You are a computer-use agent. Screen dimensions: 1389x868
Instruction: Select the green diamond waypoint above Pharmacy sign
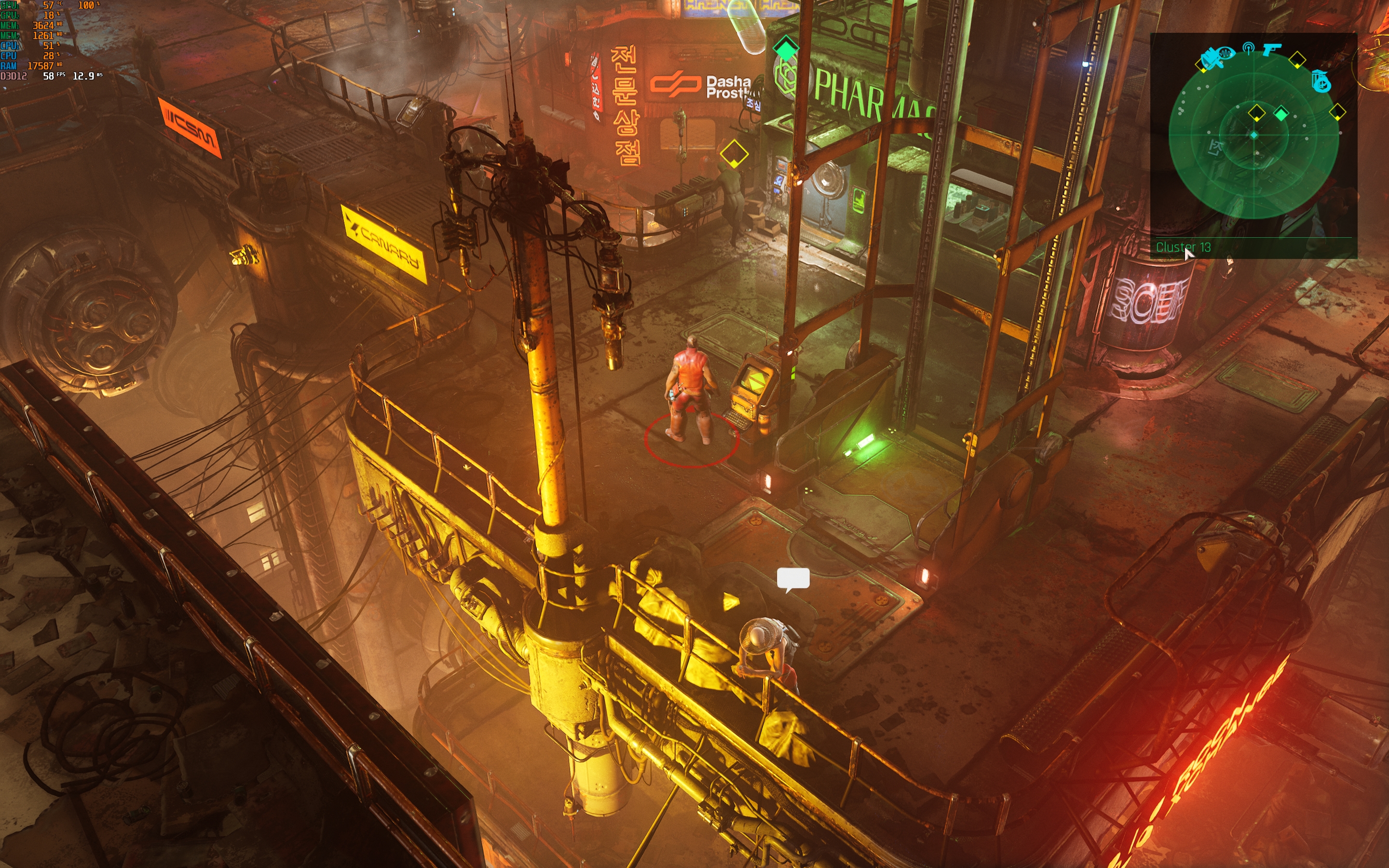tap(786, 48)
